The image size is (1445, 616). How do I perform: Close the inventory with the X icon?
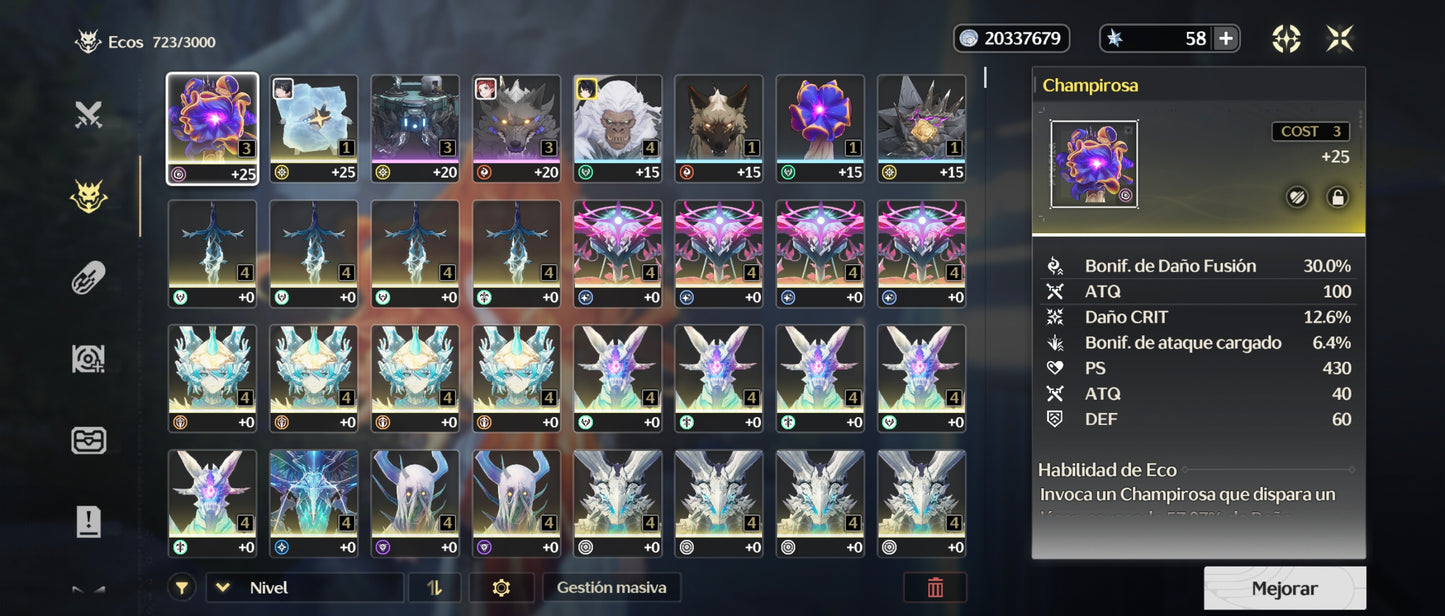[1340, 39]
